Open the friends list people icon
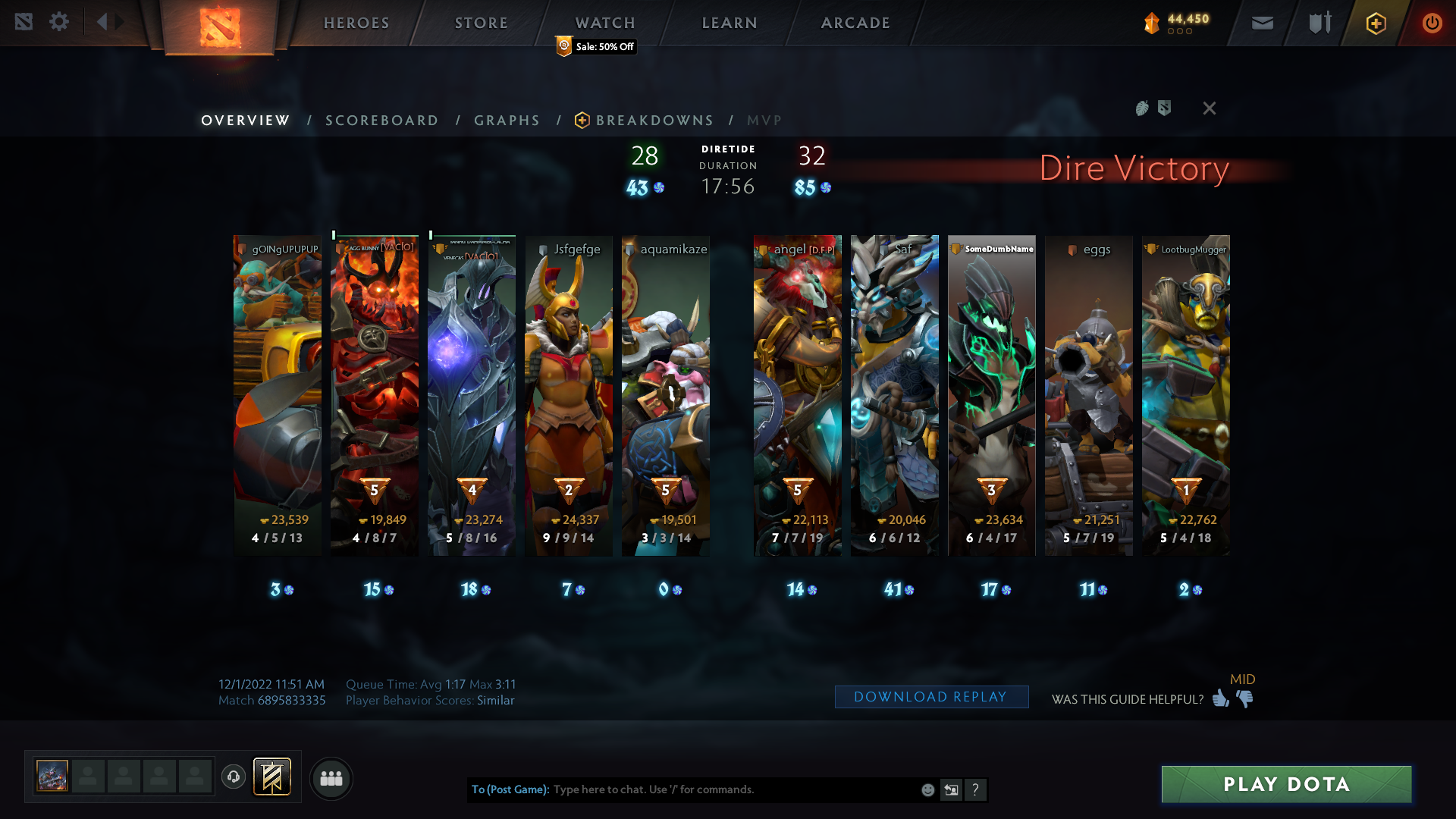Viewport: 1456px width, 819px height. [x=331, y=778]
